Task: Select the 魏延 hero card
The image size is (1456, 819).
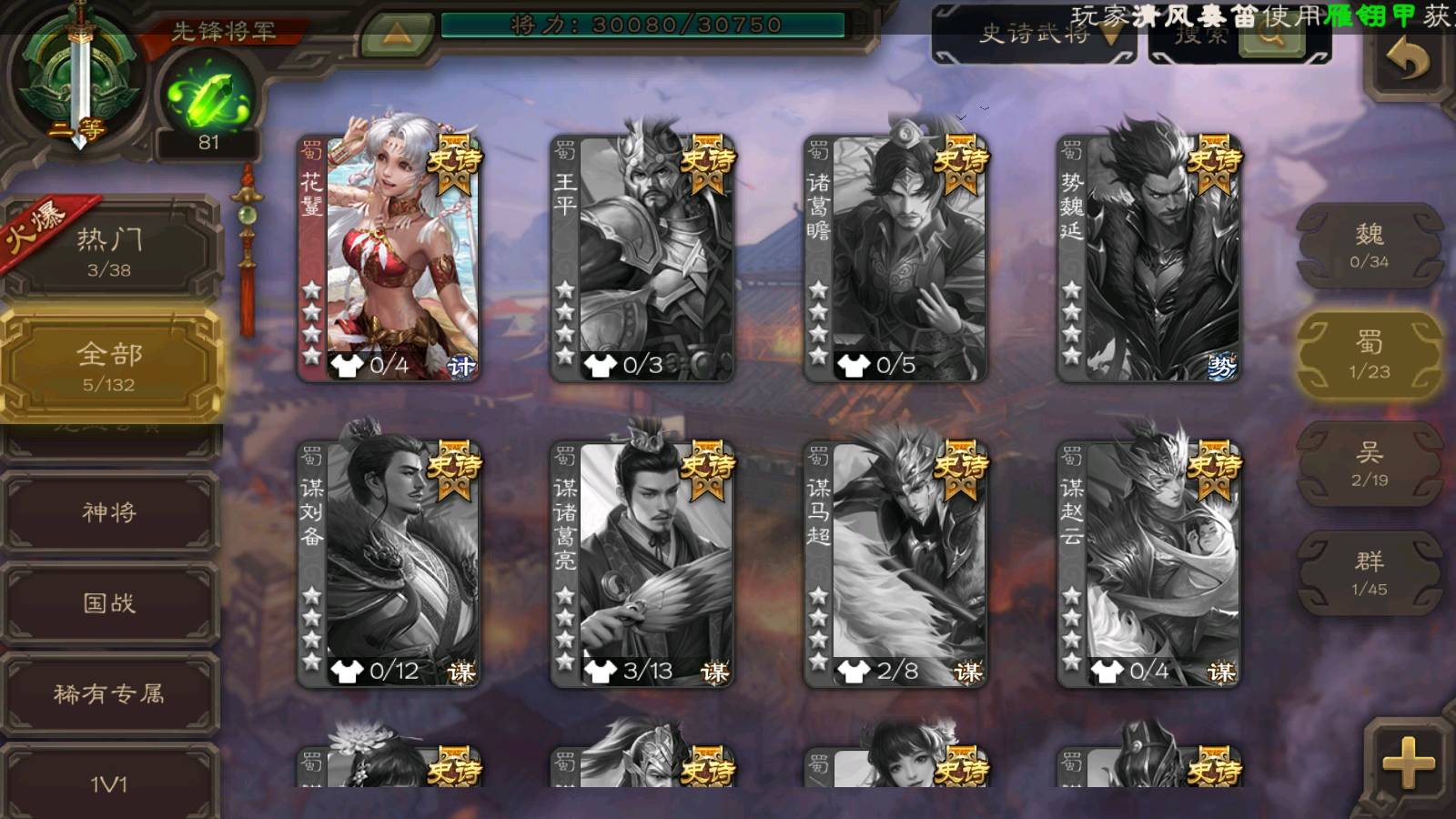Action: [1148, 258]
